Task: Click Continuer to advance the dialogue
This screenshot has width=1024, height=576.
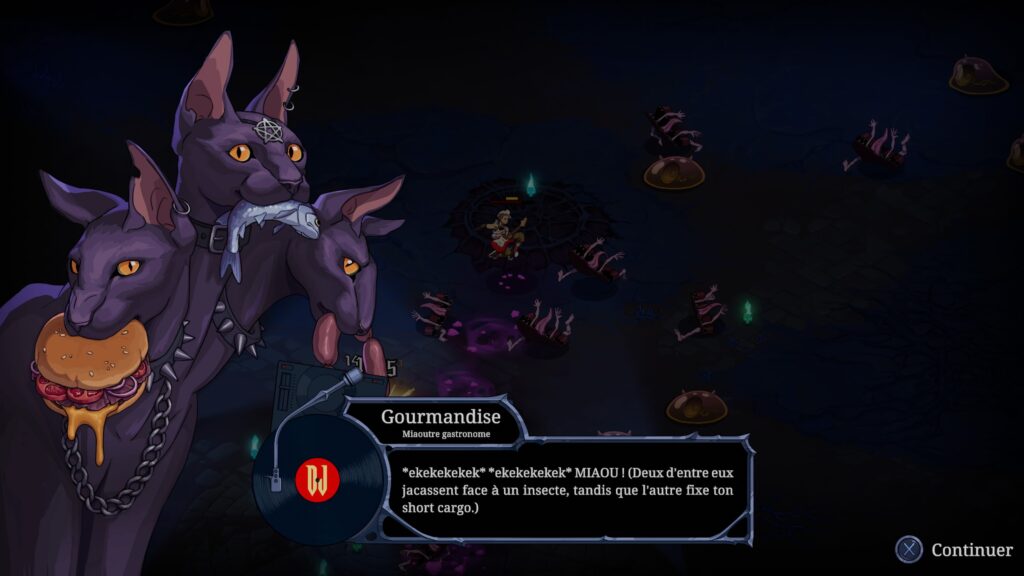Action: 955,549
